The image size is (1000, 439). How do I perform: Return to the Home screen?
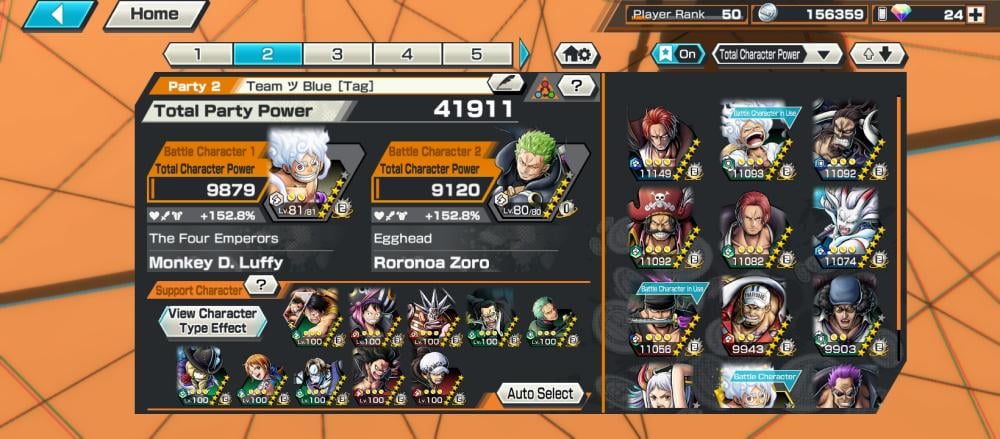tap(154, 14)
